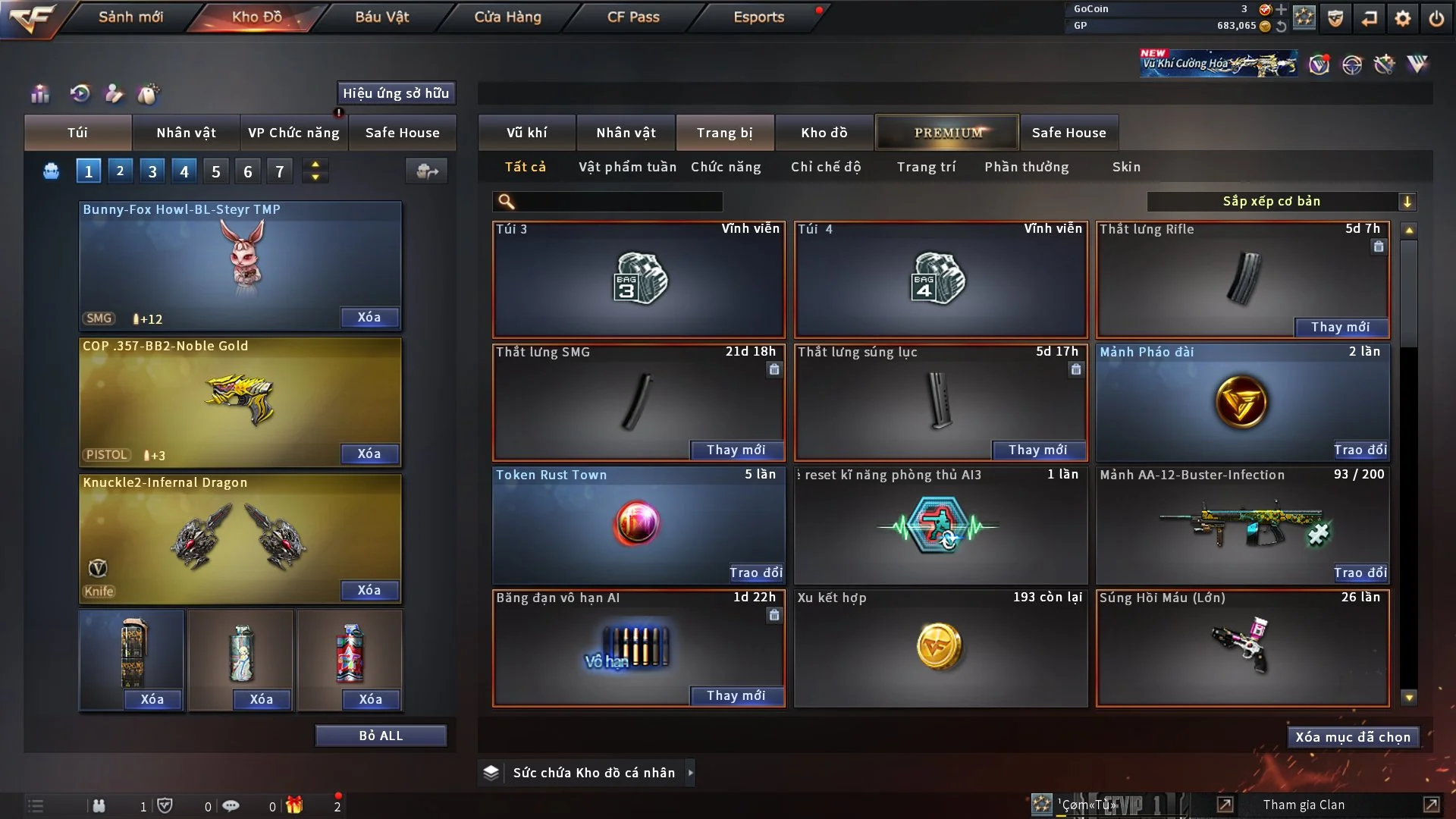Image resolution: width=1456 pixels, height=819 pixels.
Task: Select the Xu kết hợp coin item
Action: pyautogui.click(x=940, y=648)
